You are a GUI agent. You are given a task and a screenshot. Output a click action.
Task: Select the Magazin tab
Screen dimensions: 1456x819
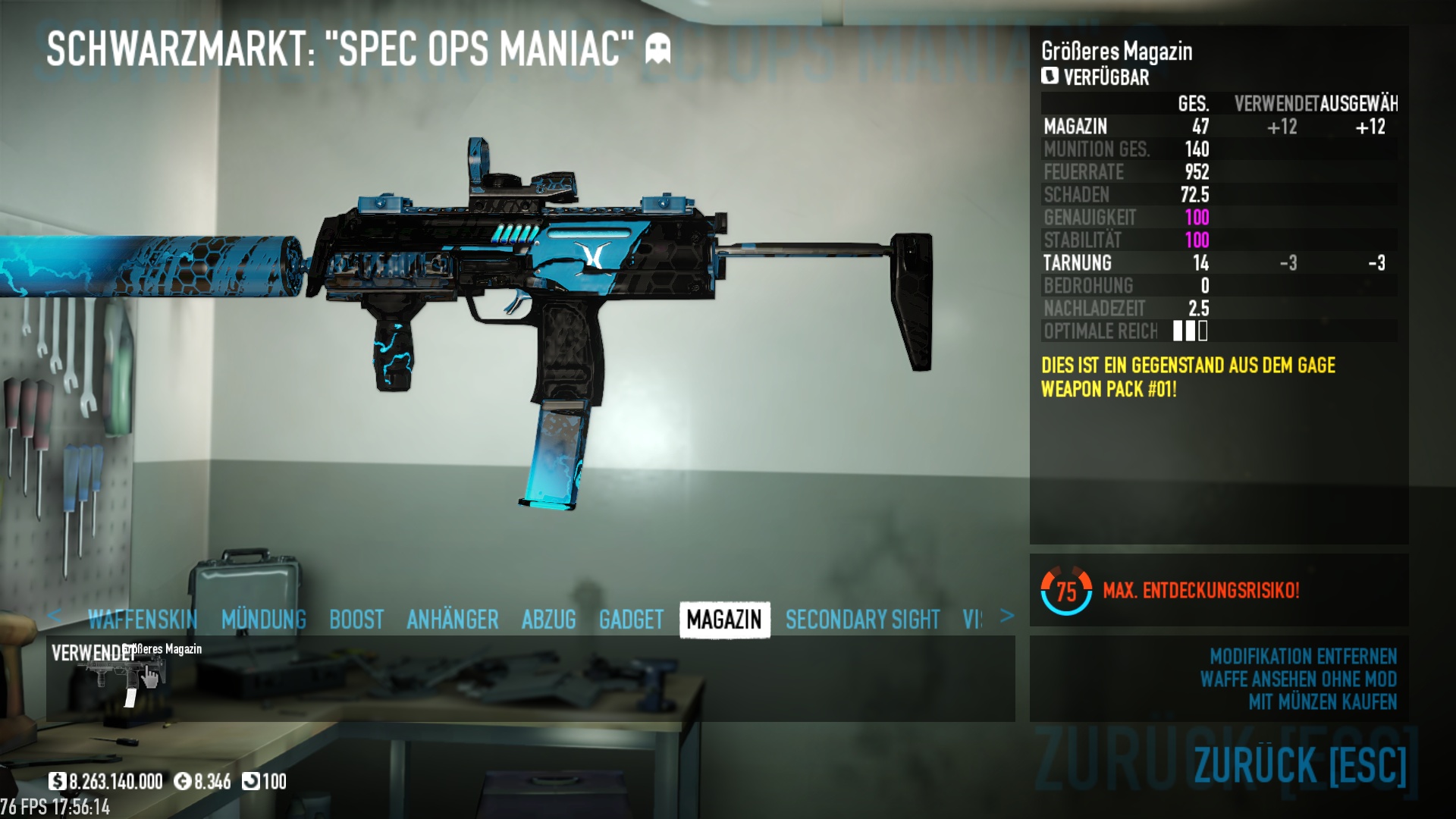(724, 620)
